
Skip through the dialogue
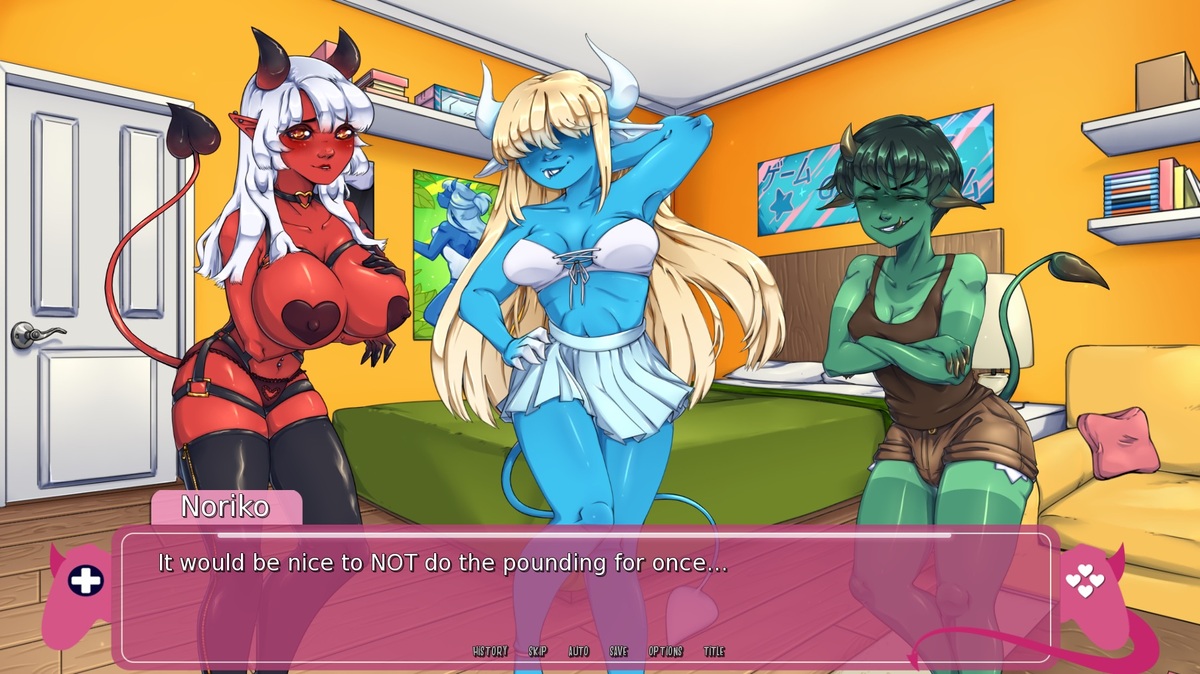538,651
